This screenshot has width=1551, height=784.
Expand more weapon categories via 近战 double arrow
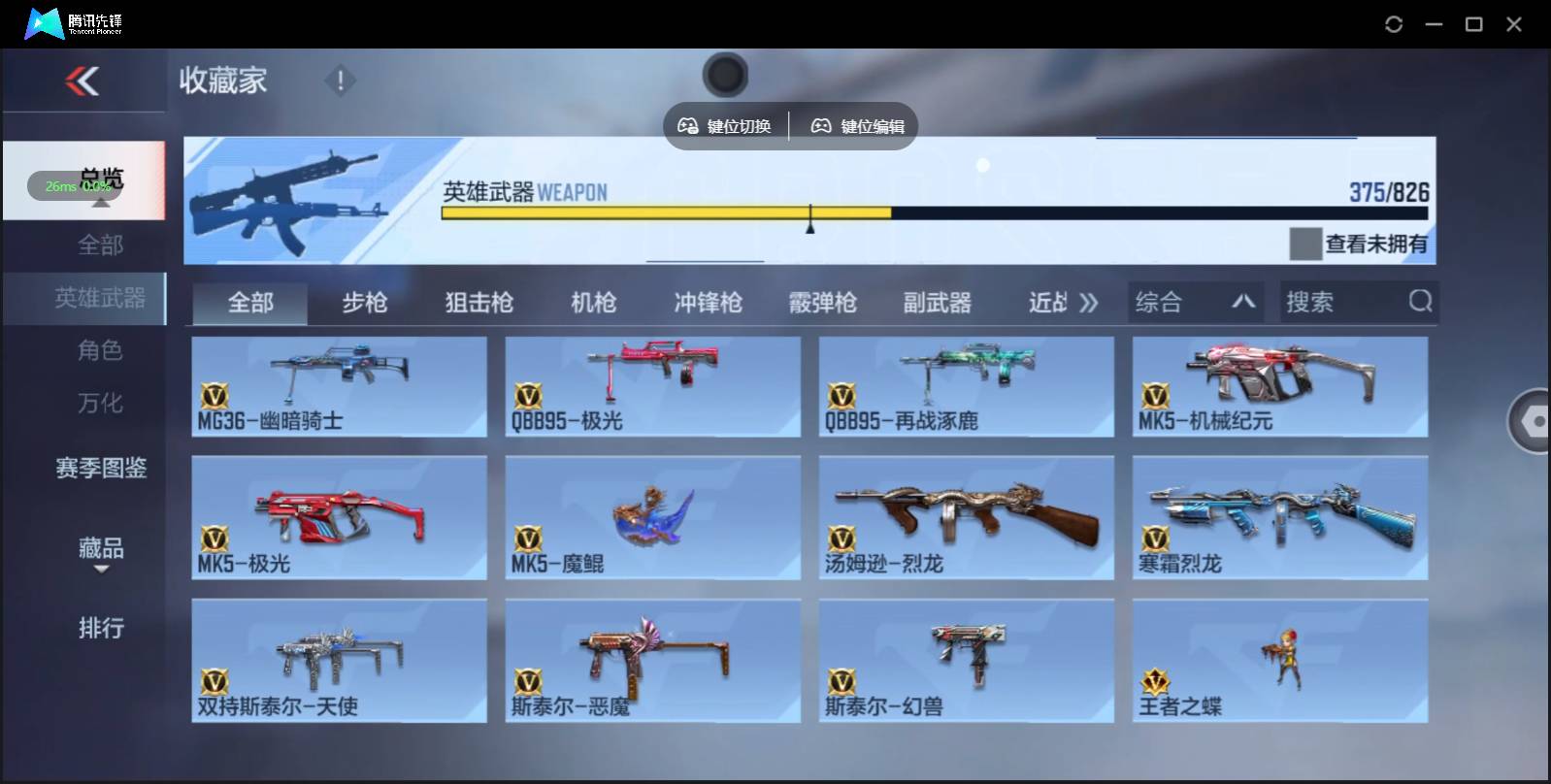pyautogui.click(x=1089, y=302)
